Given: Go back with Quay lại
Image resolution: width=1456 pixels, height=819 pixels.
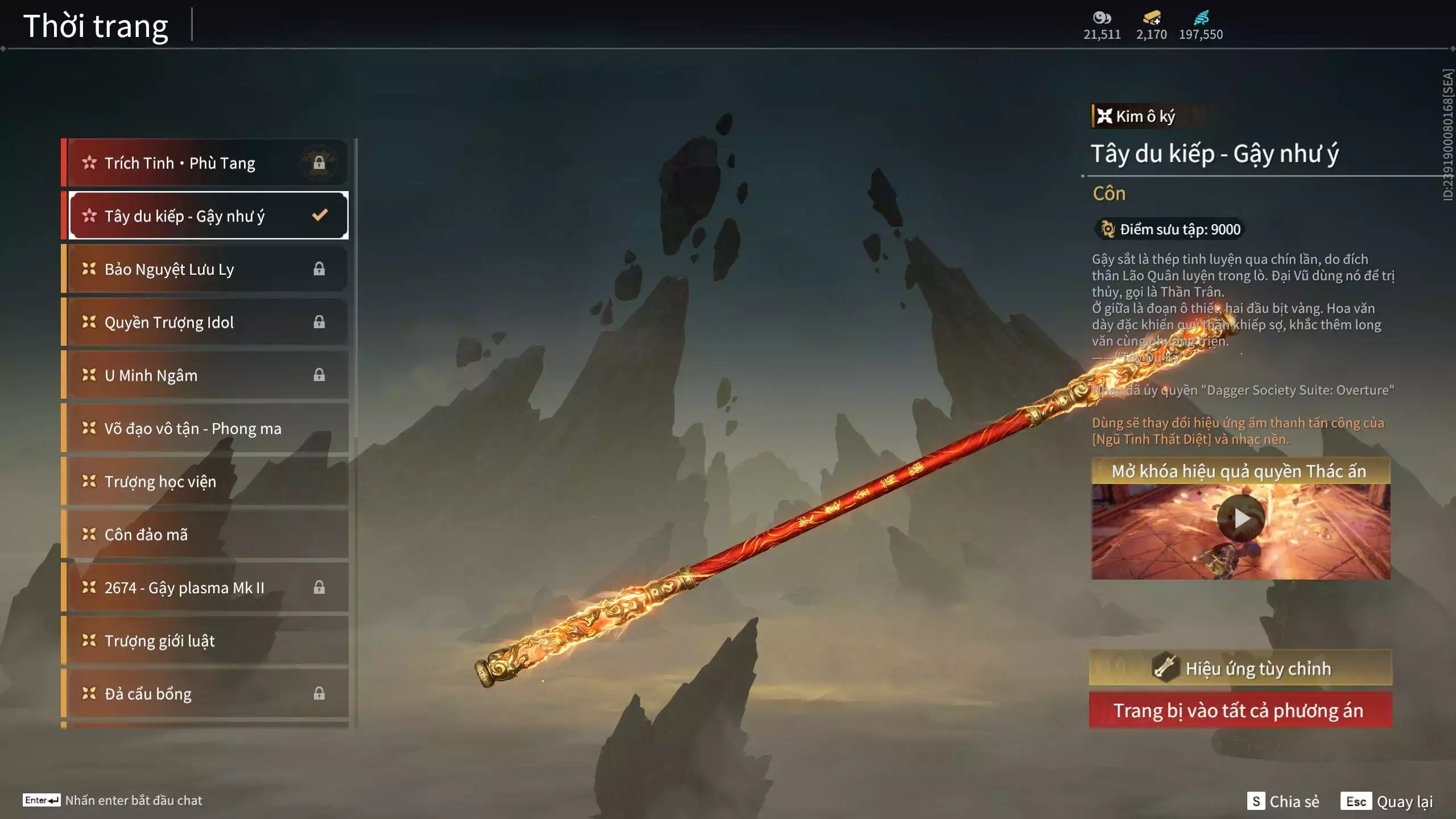Looking at the screenshot, I should [x=1388, y=801].
